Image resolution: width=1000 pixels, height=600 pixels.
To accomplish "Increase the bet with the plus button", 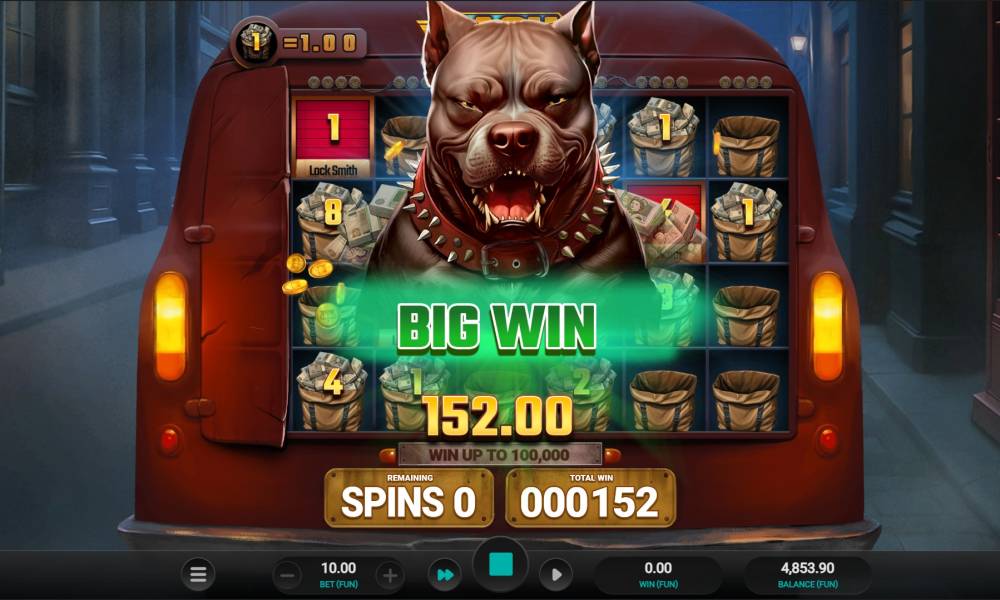I will [x=389, y=575].
